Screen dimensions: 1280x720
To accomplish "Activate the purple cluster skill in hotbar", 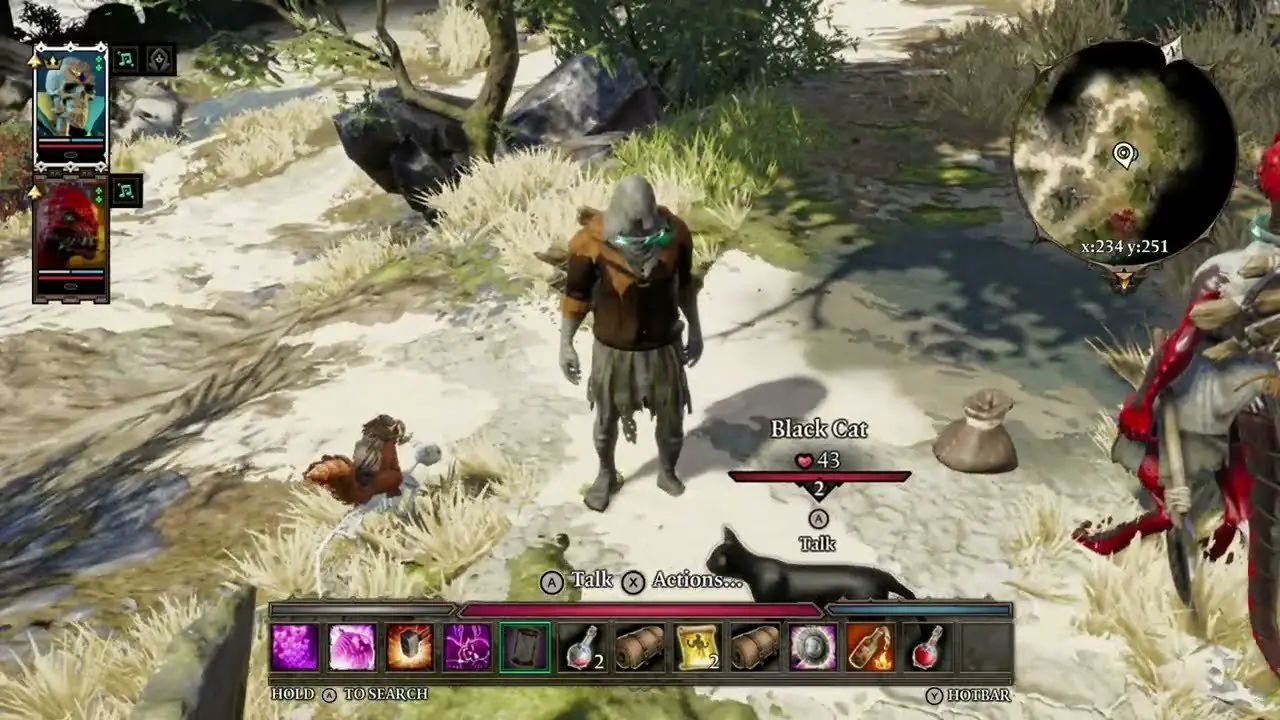I will (295, 647).
